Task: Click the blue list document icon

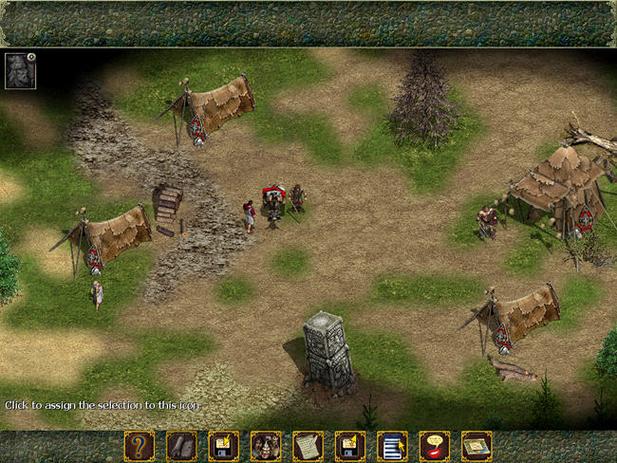Action: coord(391,446)
